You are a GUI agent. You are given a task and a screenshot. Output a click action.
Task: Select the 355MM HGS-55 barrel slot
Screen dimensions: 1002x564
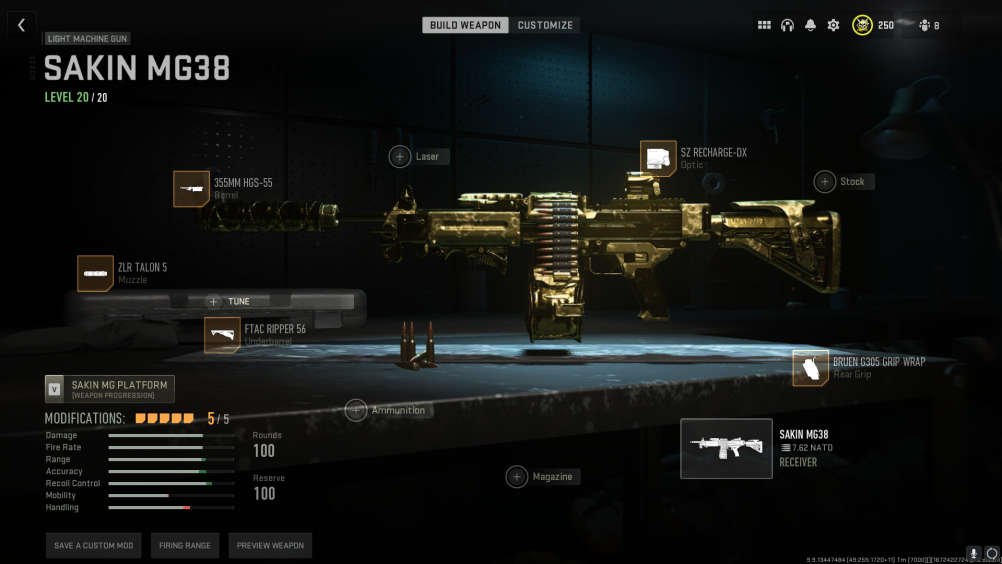point(191,189)
